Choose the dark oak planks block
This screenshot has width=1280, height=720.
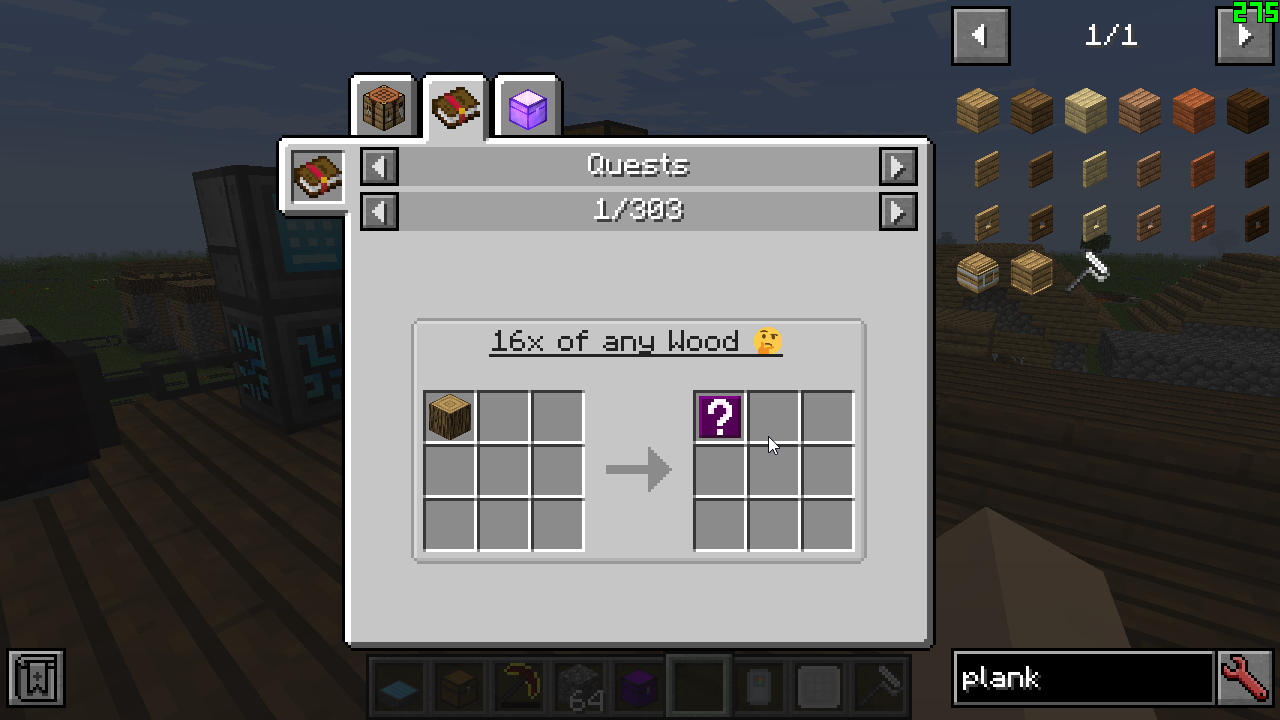point(1248,111)
